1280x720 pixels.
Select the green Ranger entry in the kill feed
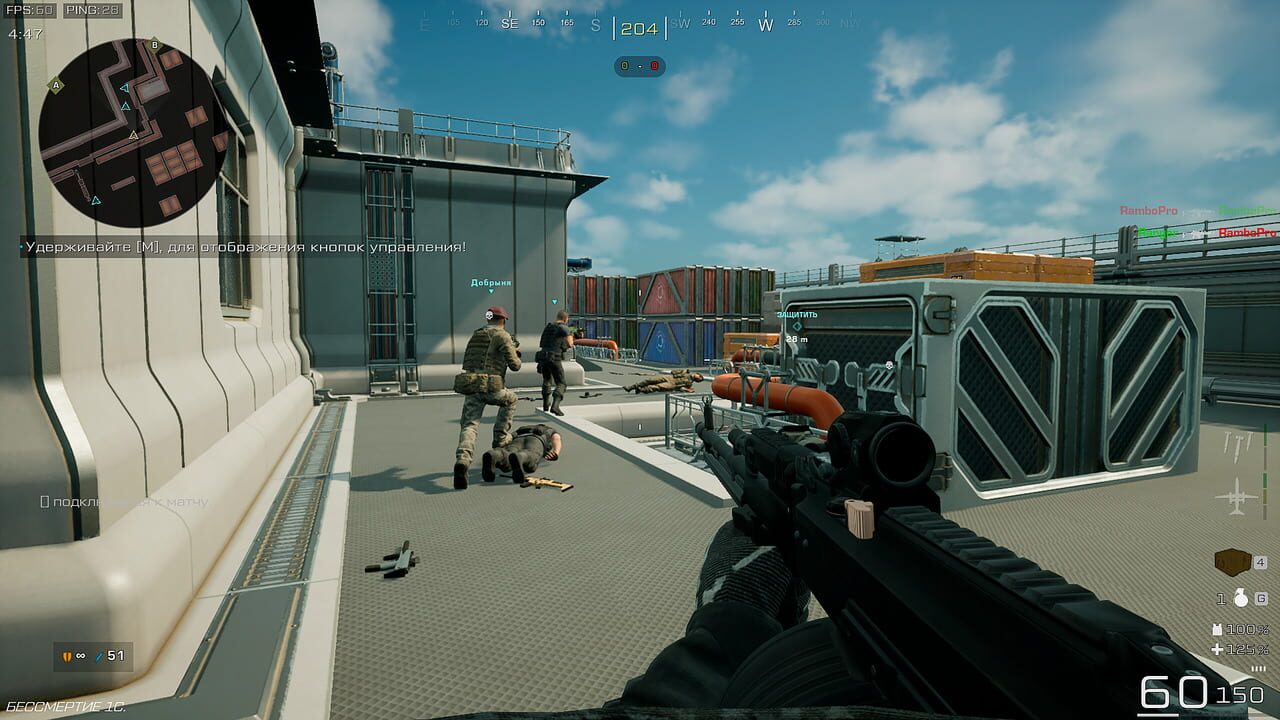pos(1157,232)
